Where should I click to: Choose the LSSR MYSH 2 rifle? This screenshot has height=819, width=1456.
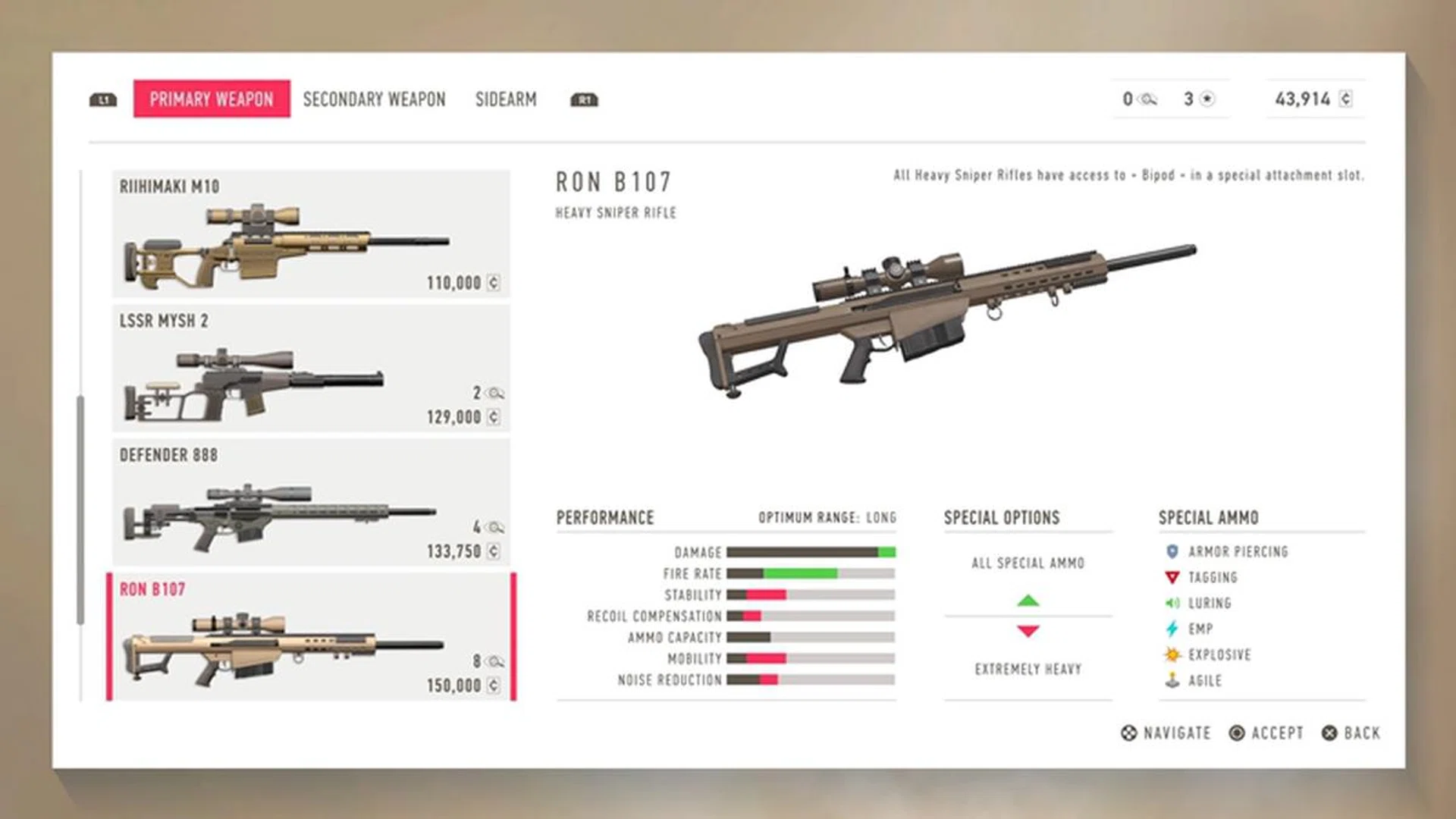[x=311, y=369]
